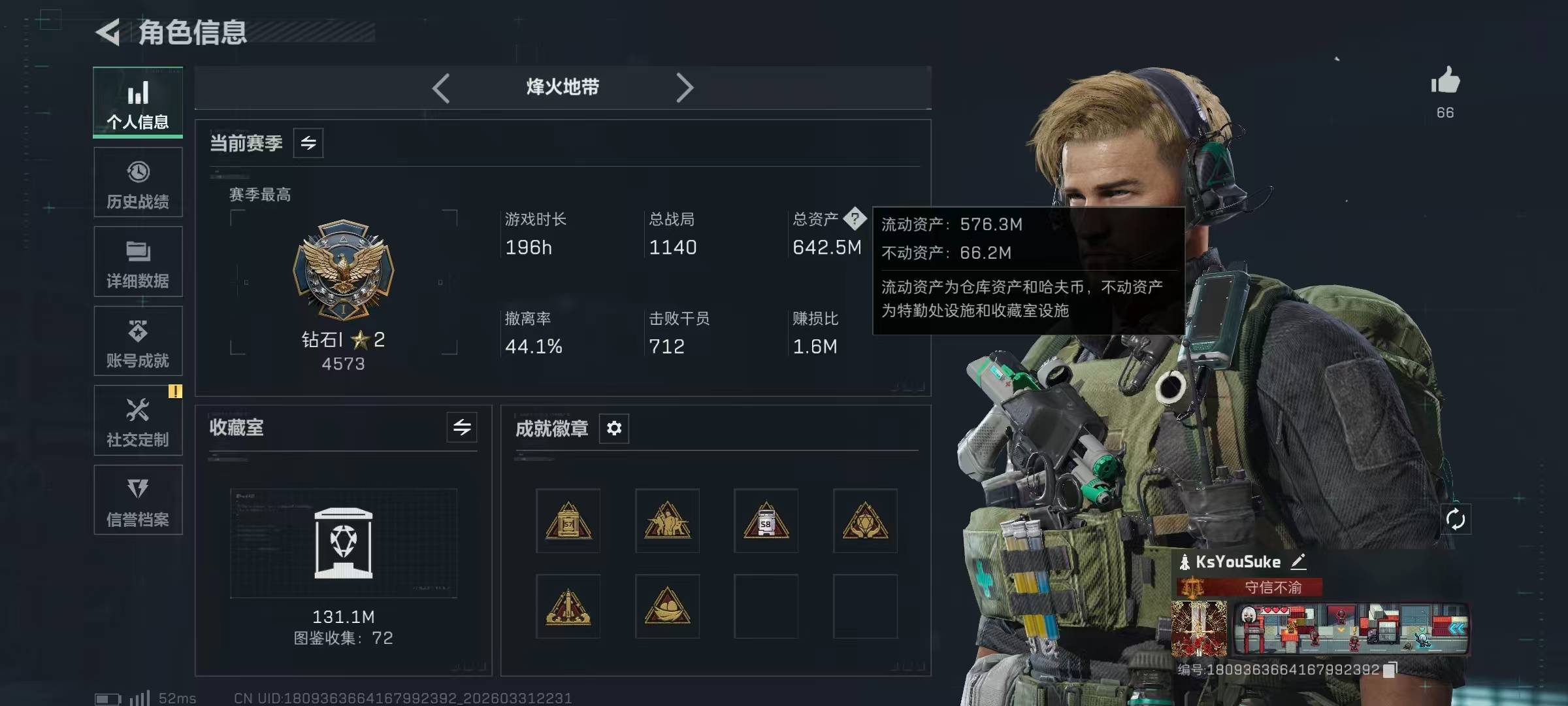Go back from the 角色信息 screen
This screenshot has width=1568, height=706.
pyautogui.click(x=108, y=32)
